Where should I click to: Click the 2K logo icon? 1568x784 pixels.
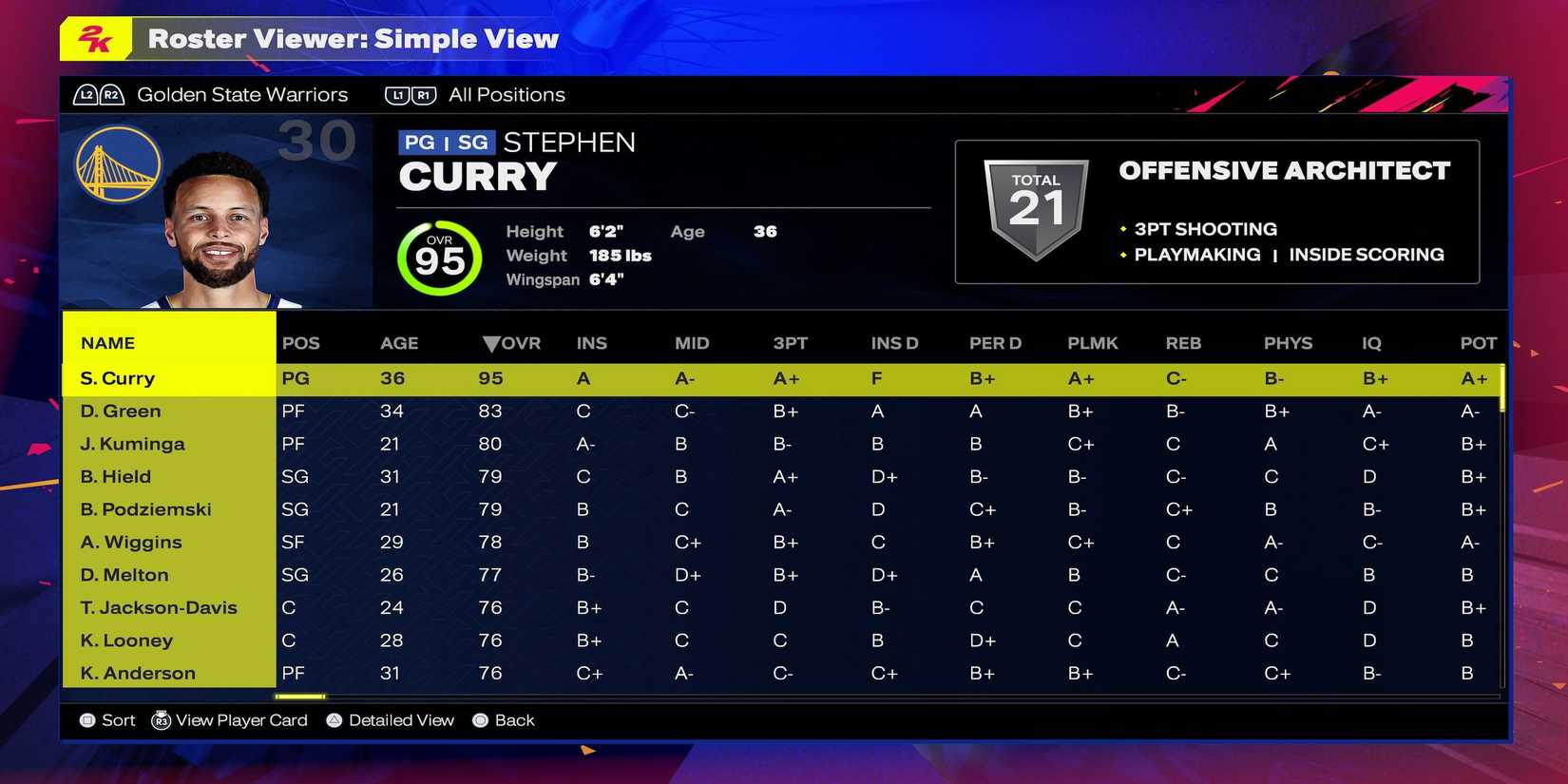tap(92, 39)
